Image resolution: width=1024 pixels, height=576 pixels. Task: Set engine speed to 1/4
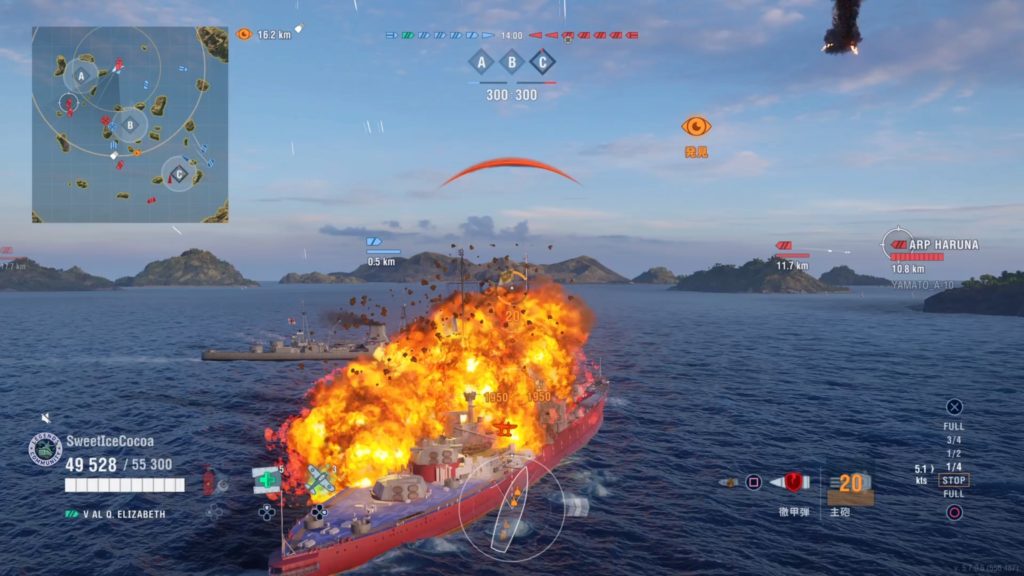[954, 467]
